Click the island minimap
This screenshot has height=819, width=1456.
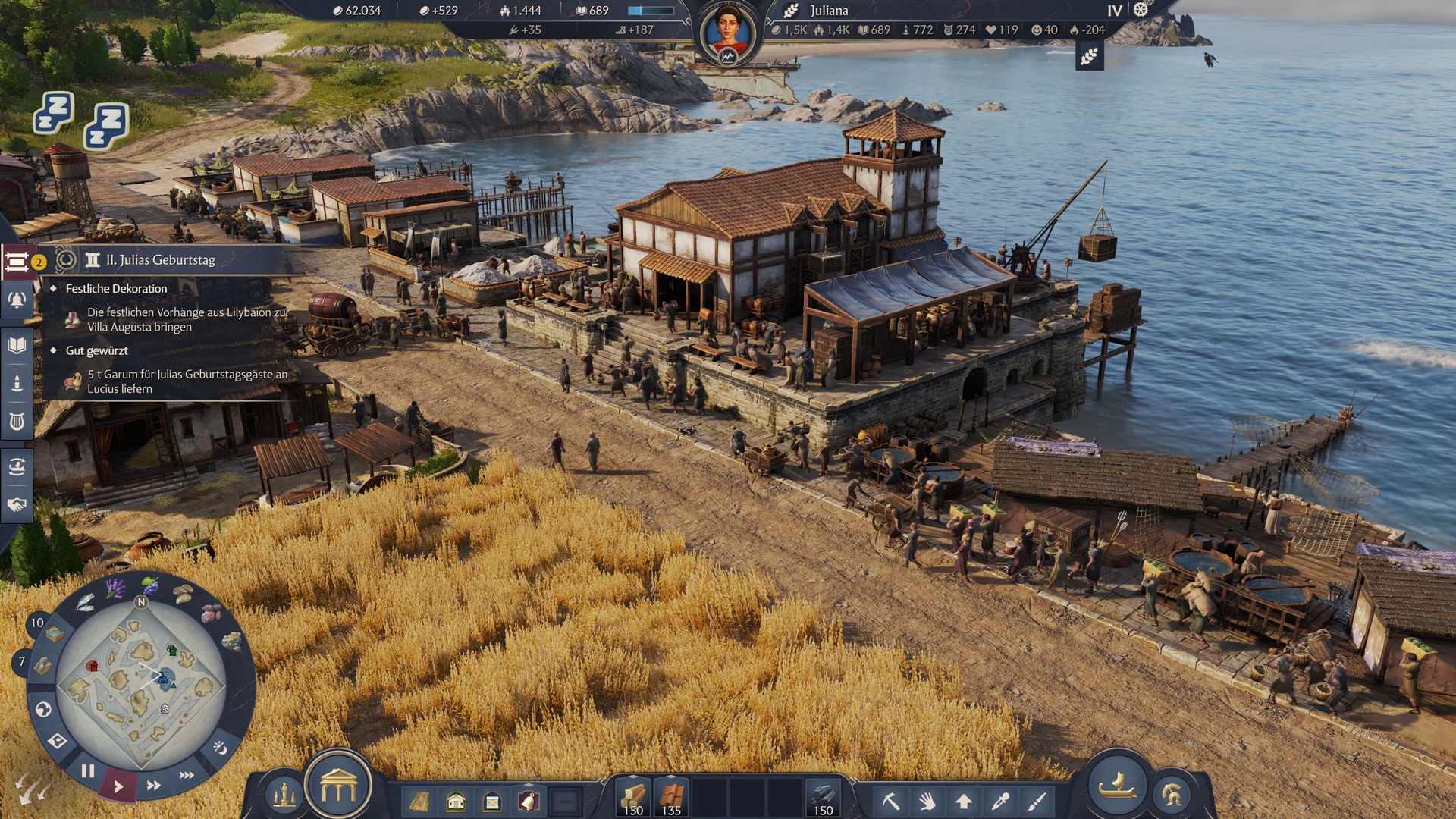click(x=141, y=686)
